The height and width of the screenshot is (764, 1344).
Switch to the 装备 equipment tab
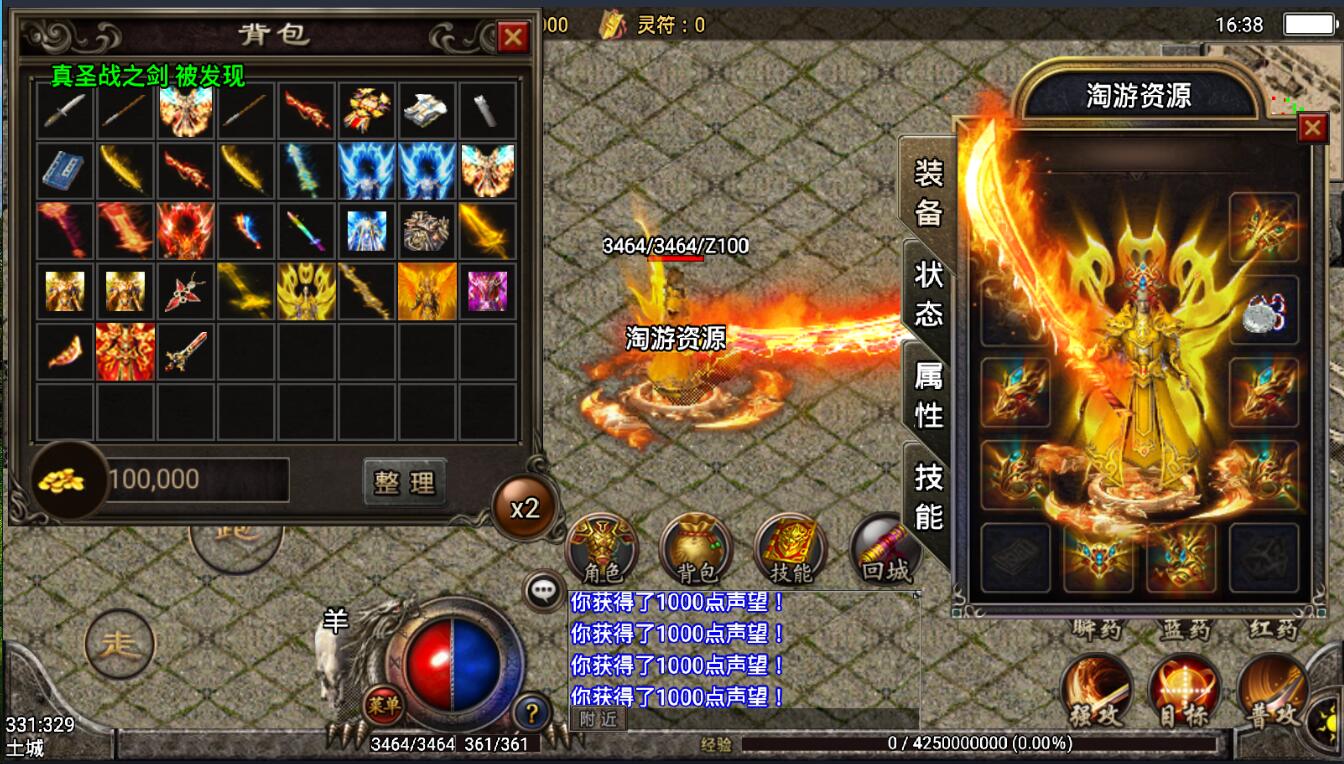click(x=928, y=194)
